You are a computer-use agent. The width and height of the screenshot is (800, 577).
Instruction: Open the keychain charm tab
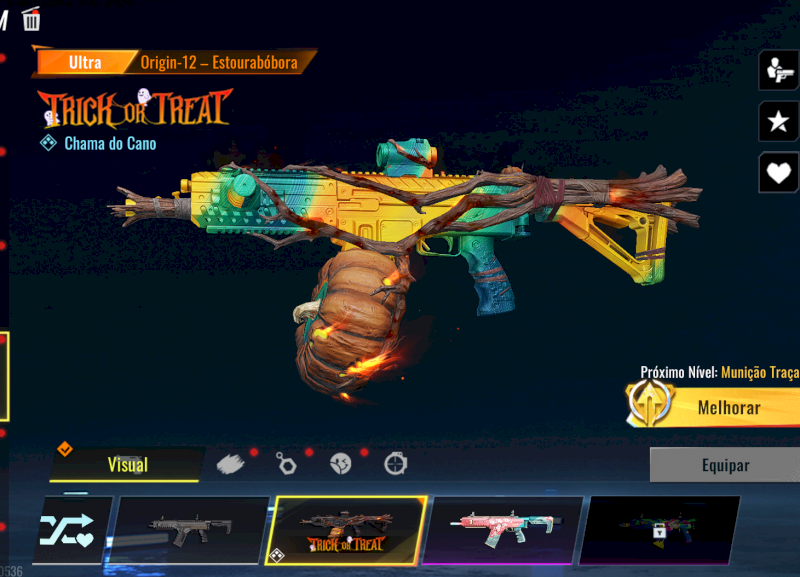[x=286, y=463]
